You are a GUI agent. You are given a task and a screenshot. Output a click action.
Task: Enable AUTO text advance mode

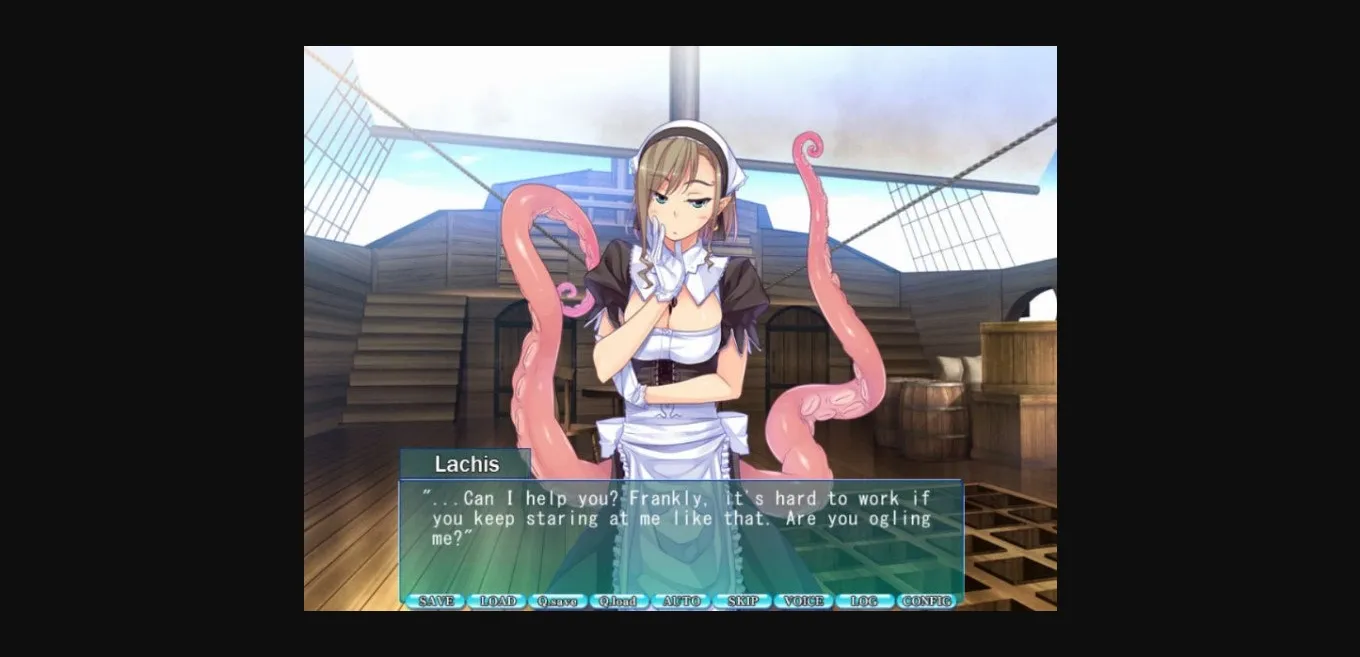pos(680,601)
